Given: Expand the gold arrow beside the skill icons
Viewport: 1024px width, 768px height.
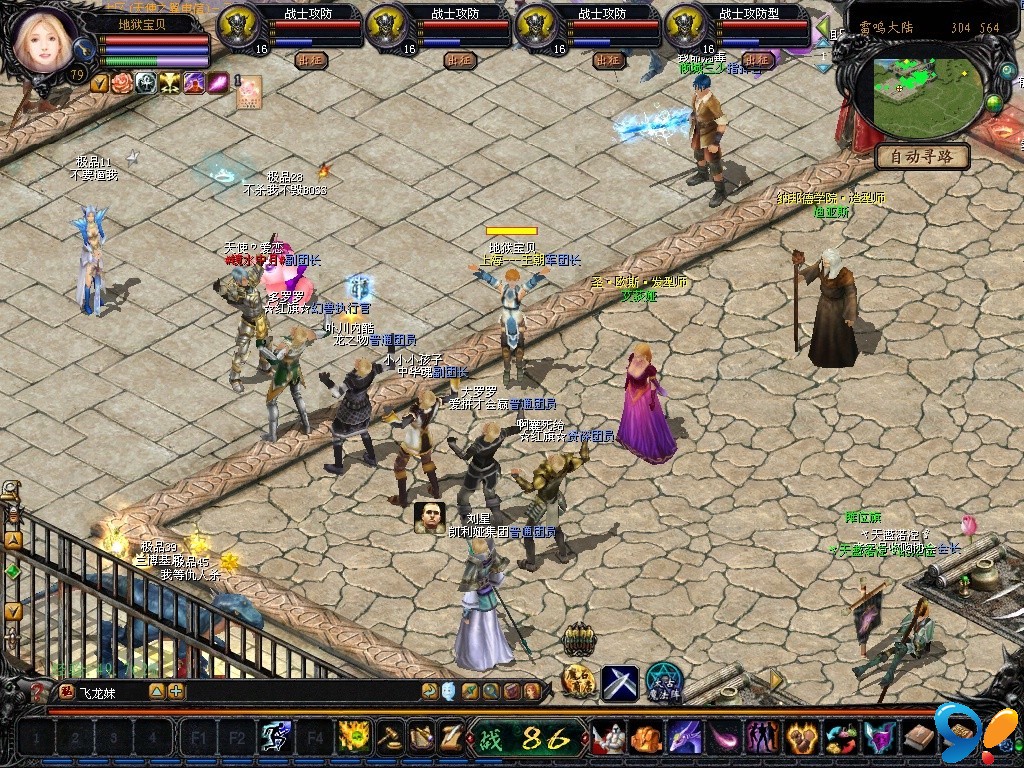Looking at the screenshot, I should (x=775, y=680).
